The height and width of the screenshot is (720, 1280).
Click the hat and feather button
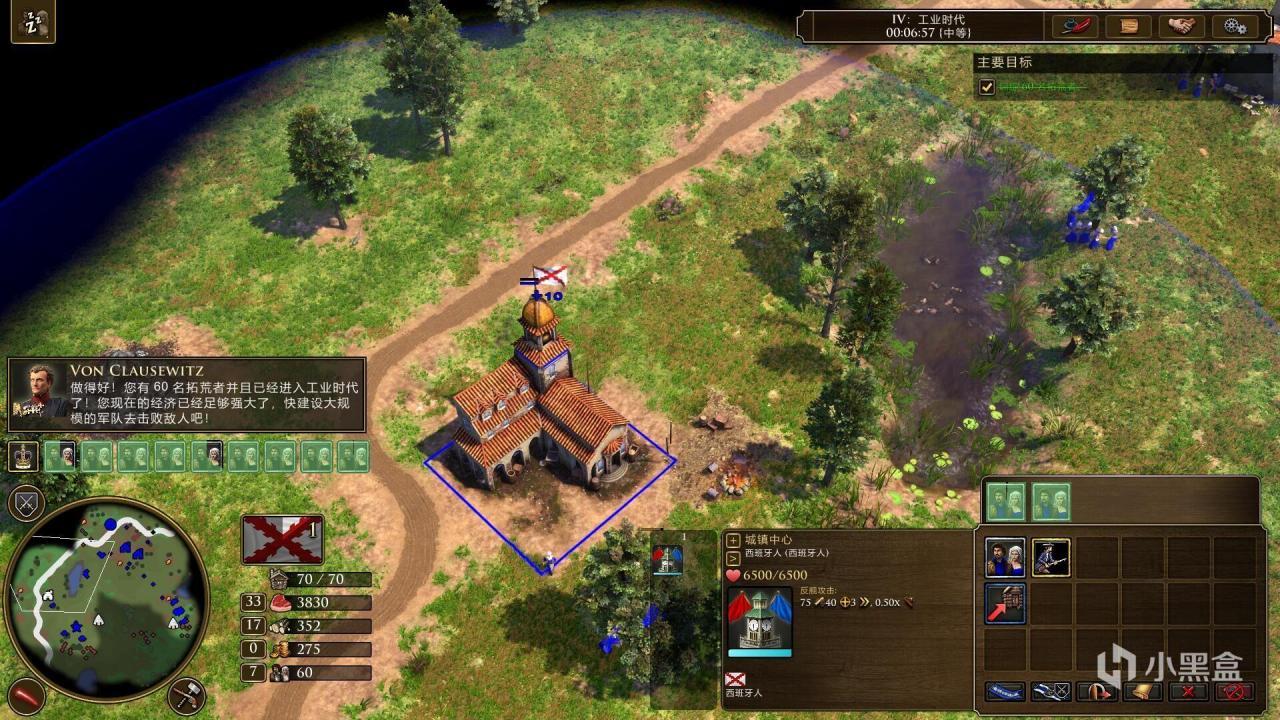[1073, 27]
